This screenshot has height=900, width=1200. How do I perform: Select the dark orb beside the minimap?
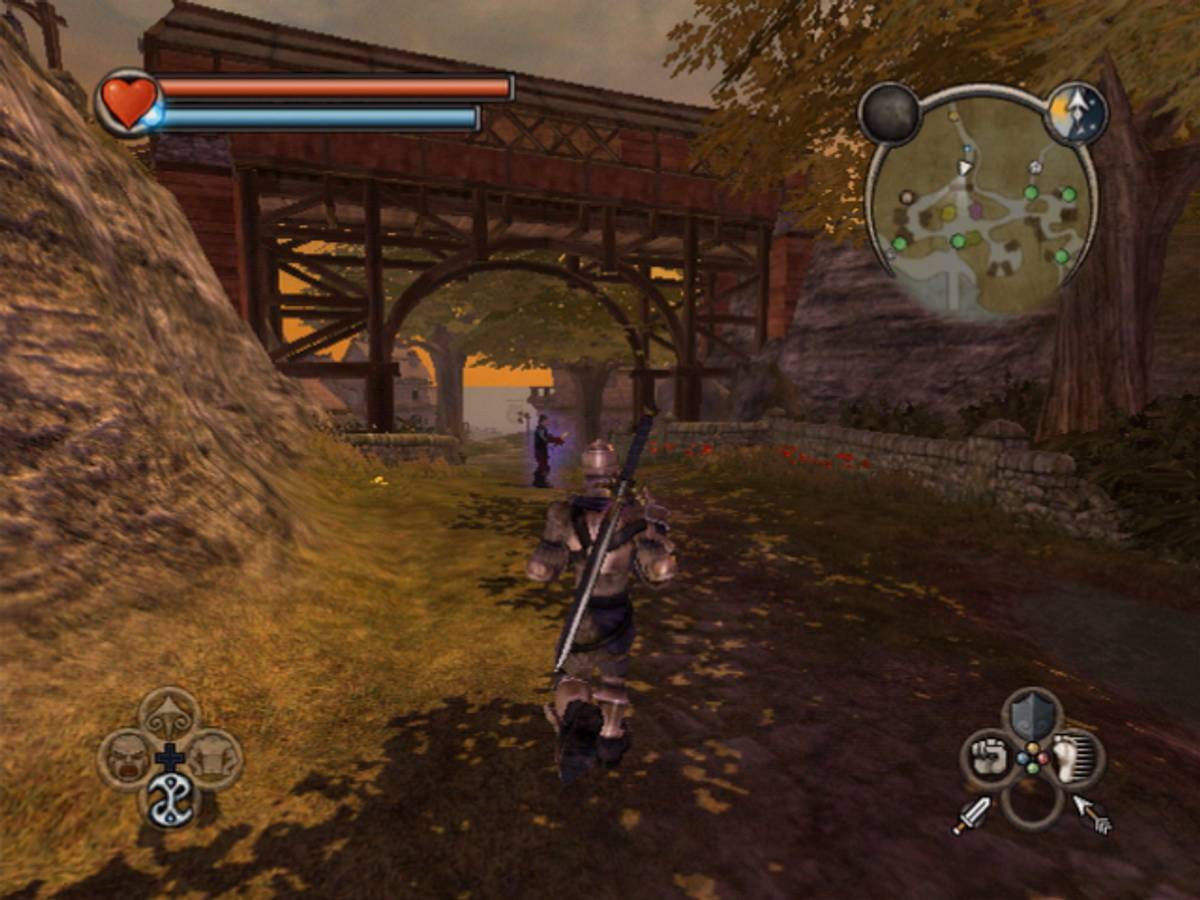point(889,113)
